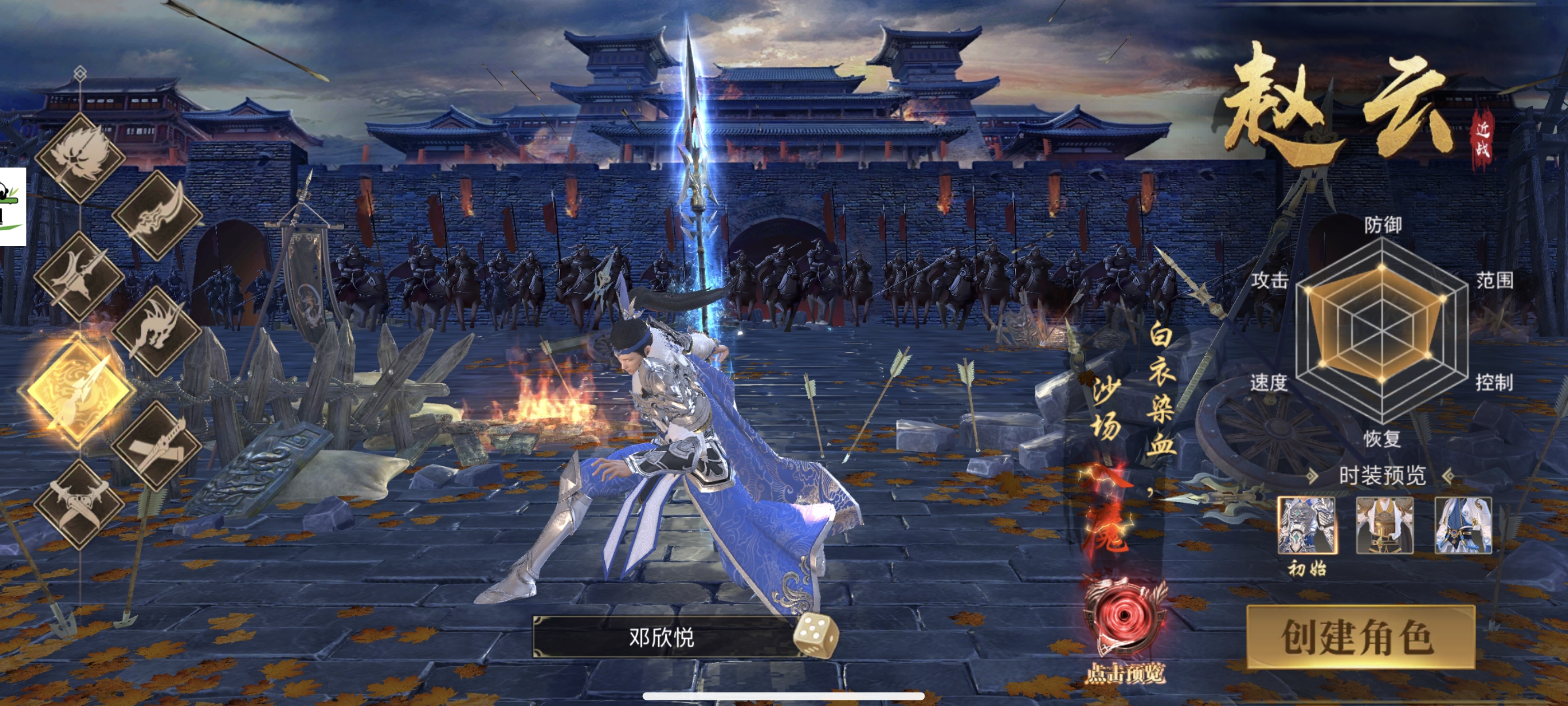Select the feather fan class icon
Viewport: 1568px width, 706px height.
tap(80, 157)
